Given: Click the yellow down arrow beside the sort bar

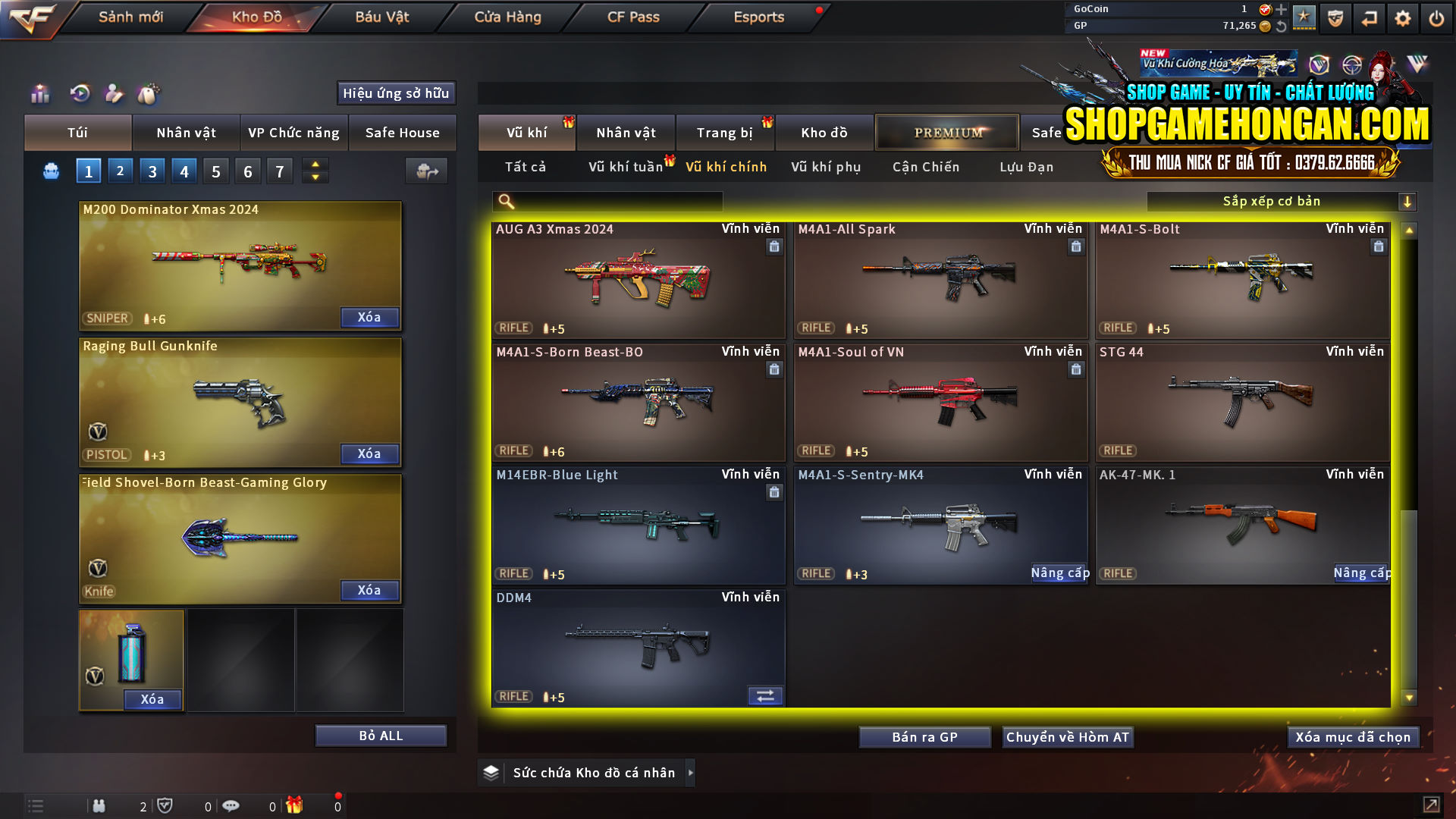Looking at the screenshot, I should pyautogui.click(x=1408, y=201).
